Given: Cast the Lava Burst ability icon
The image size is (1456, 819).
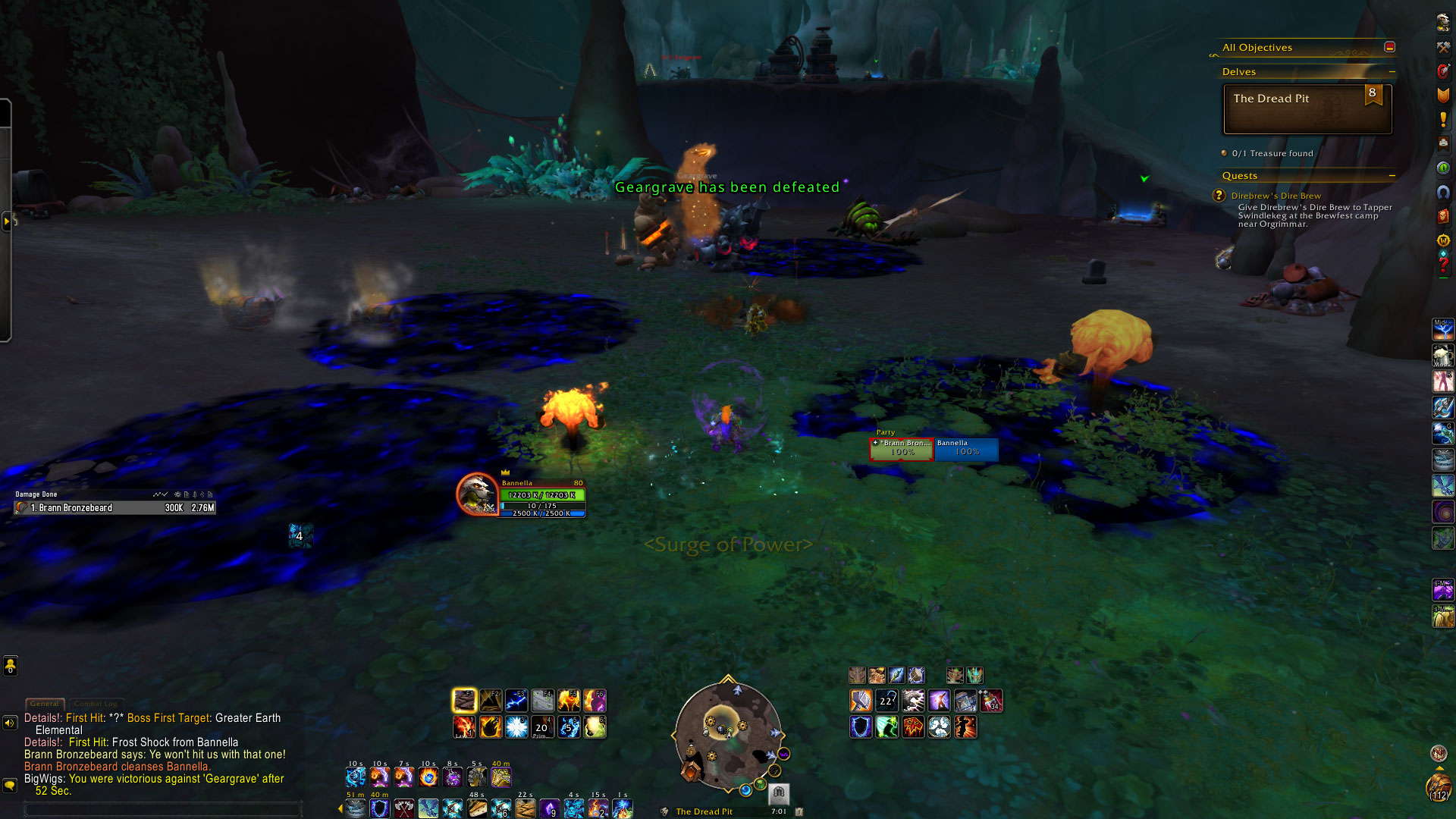Looking at the screenshot, I should (x=464, y=727).
